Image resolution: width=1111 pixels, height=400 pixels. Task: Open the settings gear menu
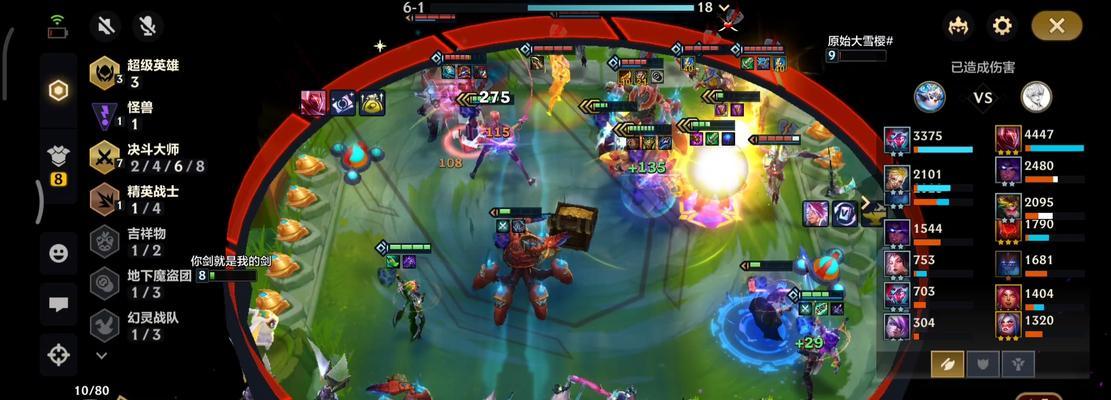point(1002,25)
